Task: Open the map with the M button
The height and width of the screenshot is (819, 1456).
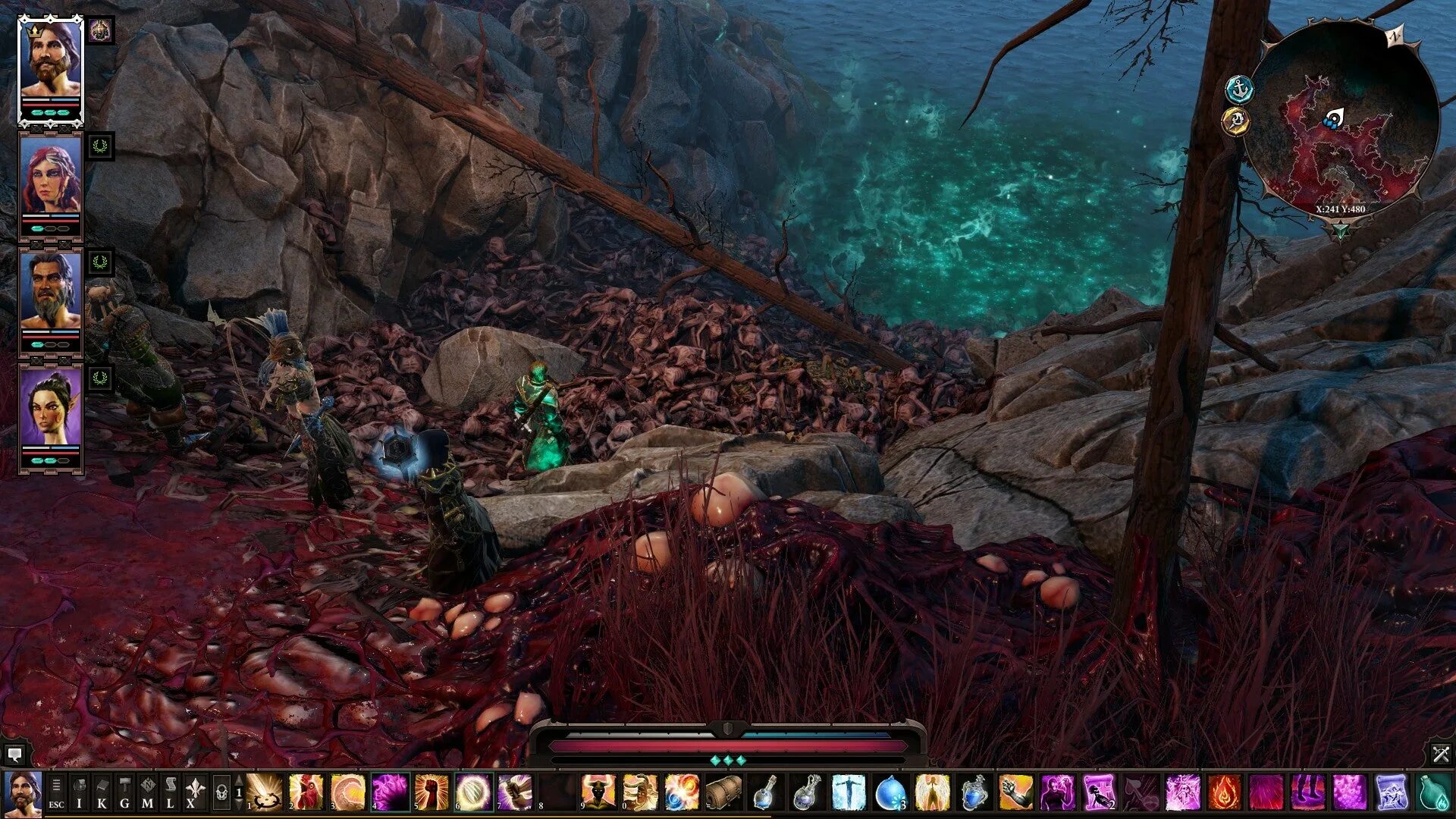Action: [x=147, y=793]
